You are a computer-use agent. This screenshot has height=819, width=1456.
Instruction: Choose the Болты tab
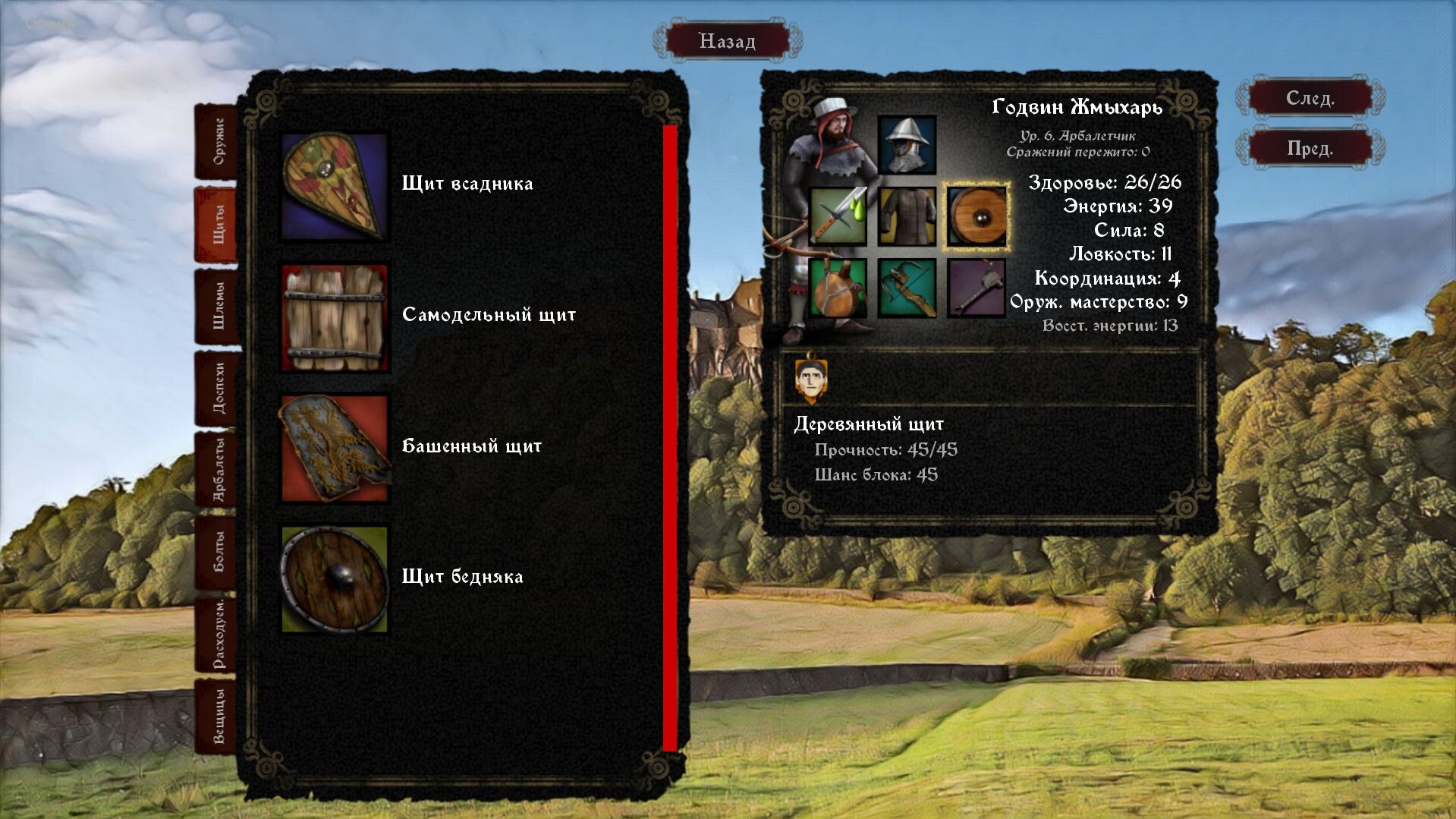(x=218, y=552)
